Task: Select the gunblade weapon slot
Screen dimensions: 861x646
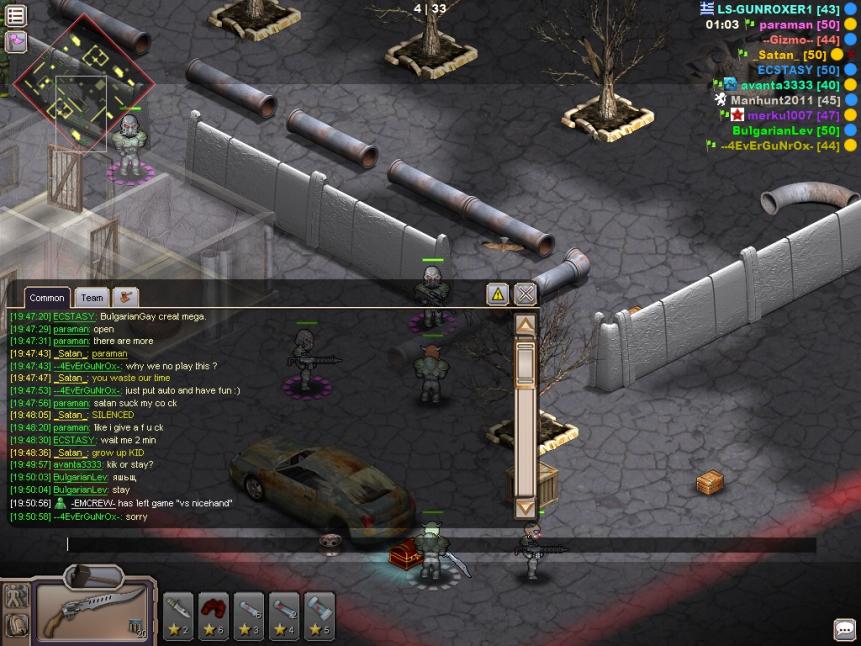Action: pyautogui.click(x=93, y=612)
